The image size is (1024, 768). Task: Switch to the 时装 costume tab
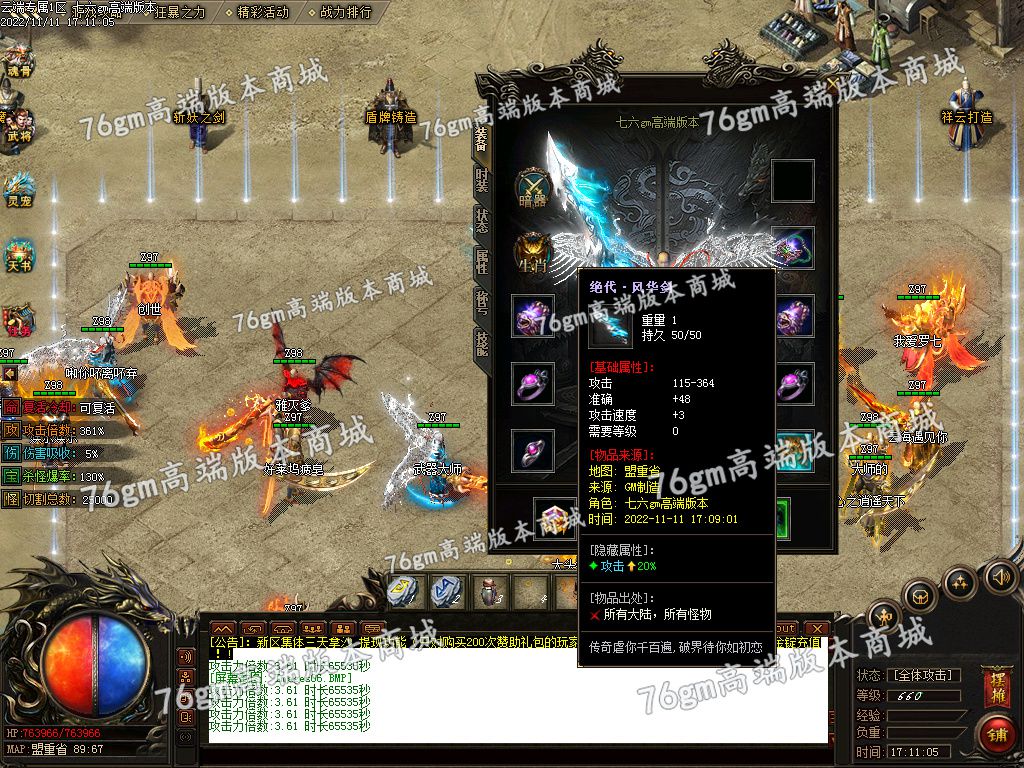(x=481, y=180)
